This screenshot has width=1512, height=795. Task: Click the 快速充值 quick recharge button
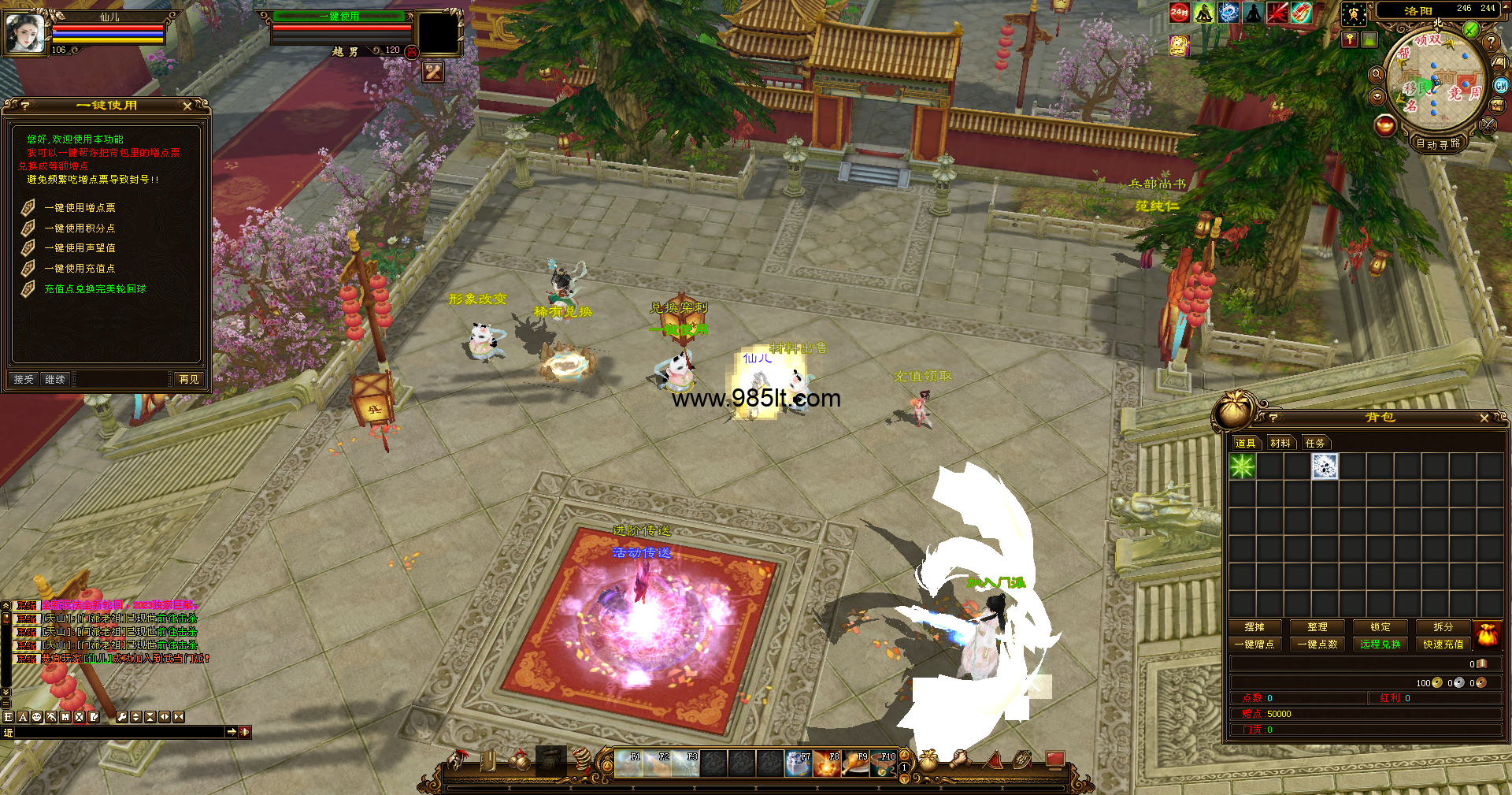[1443, 645]
